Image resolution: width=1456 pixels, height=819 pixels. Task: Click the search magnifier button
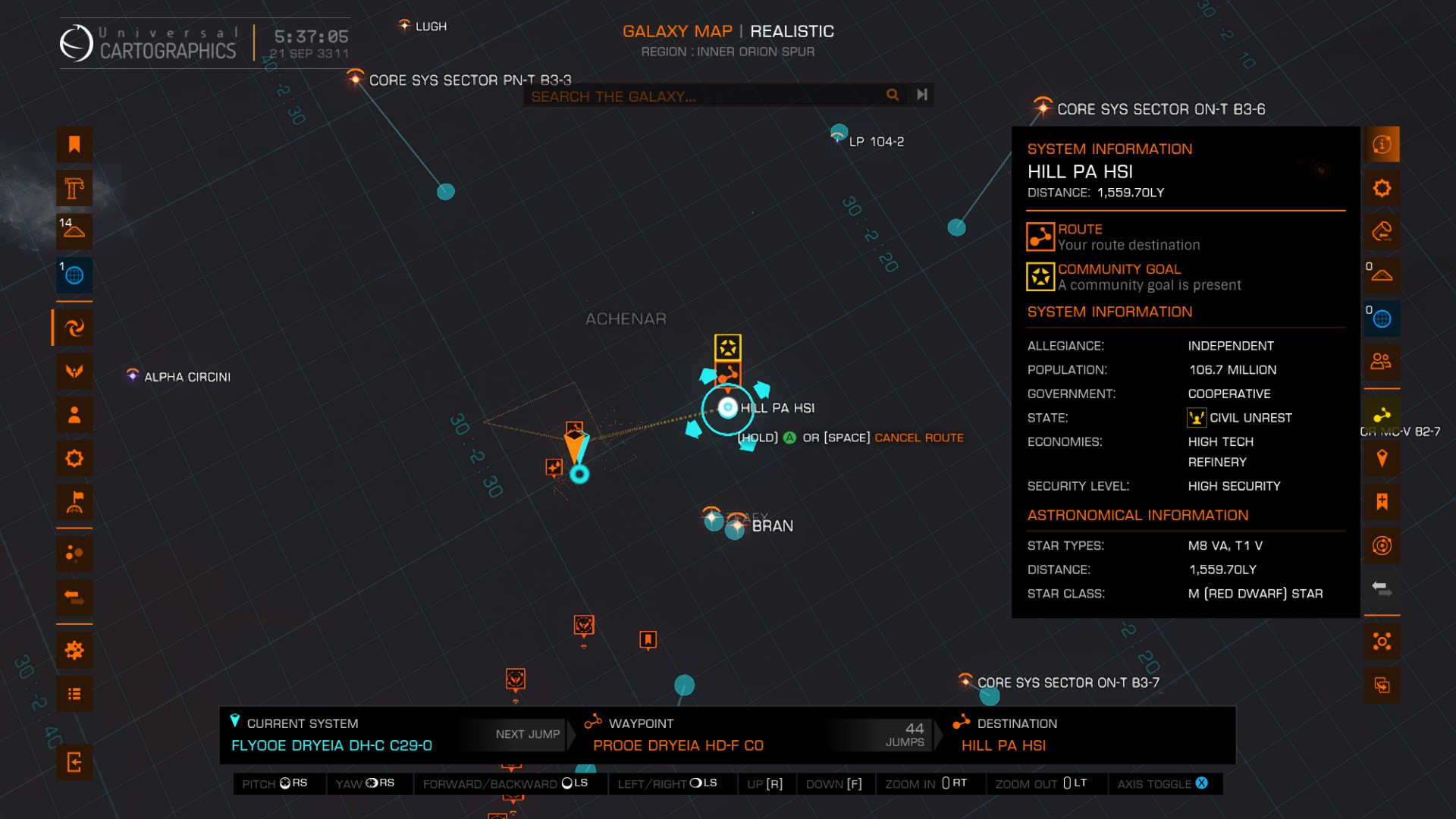893,95
